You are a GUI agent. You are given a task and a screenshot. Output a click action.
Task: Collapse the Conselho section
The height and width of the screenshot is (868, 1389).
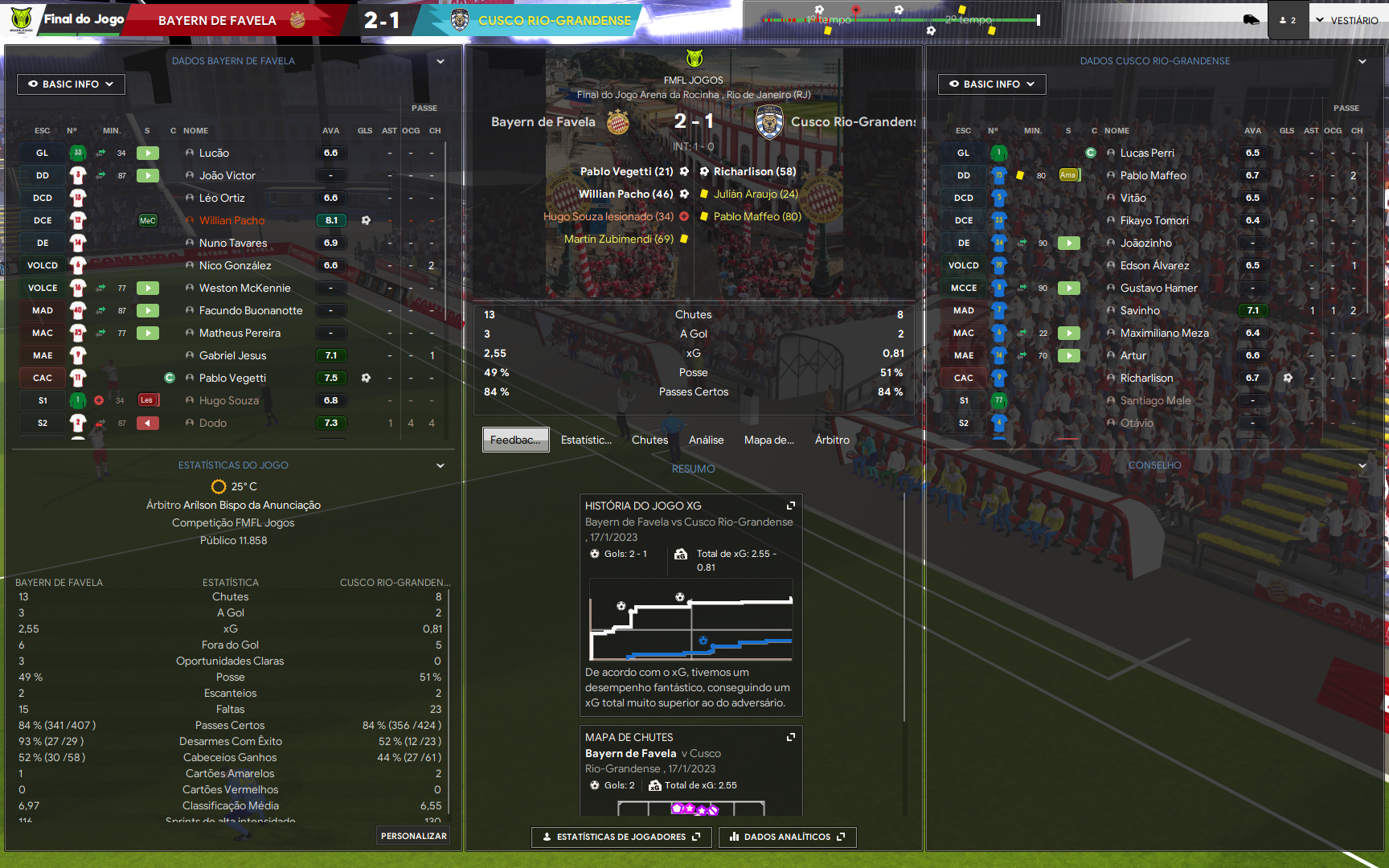1362,465
